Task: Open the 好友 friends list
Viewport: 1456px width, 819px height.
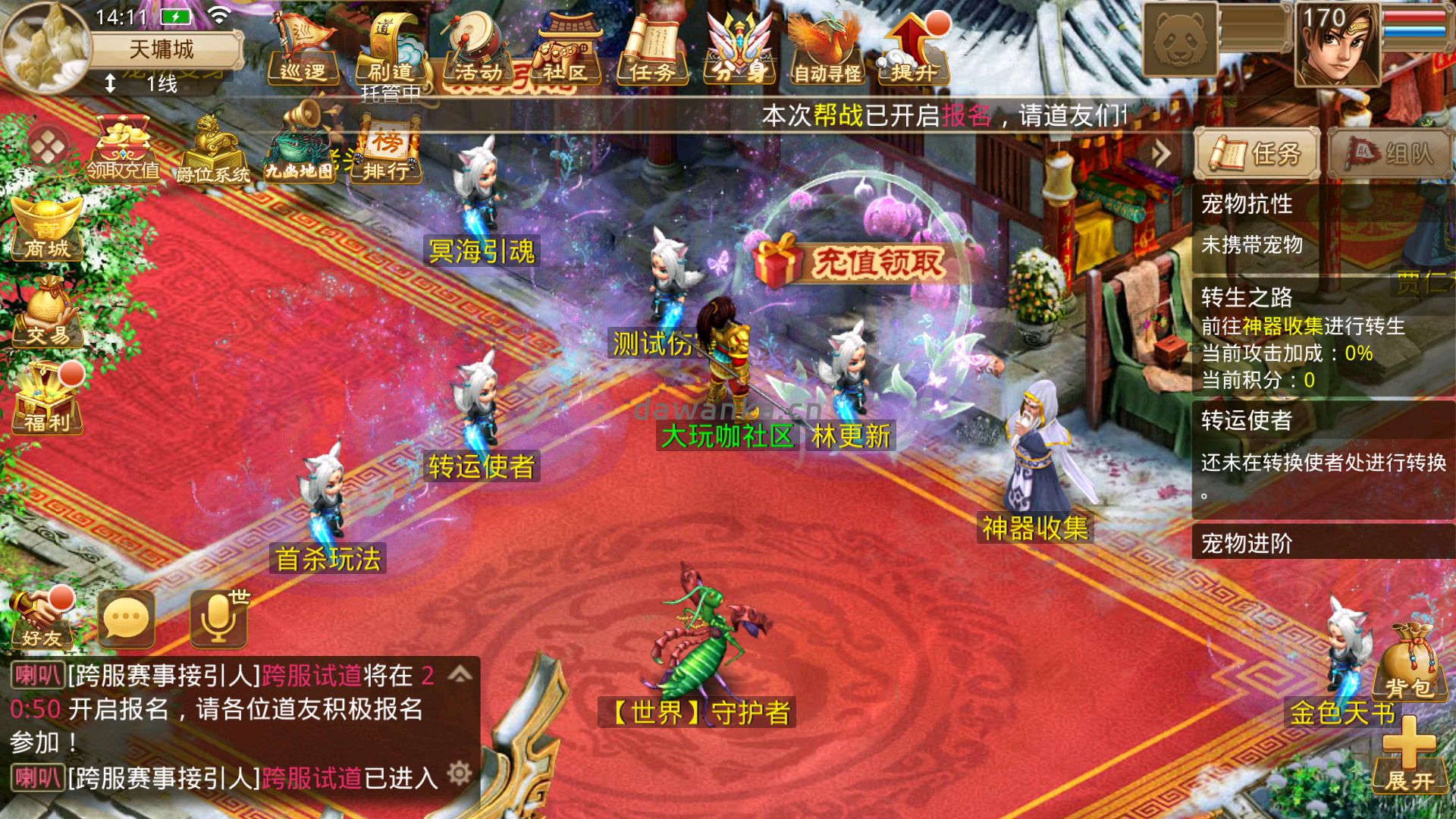Action: pyautogui.click(x=42, y=618)
